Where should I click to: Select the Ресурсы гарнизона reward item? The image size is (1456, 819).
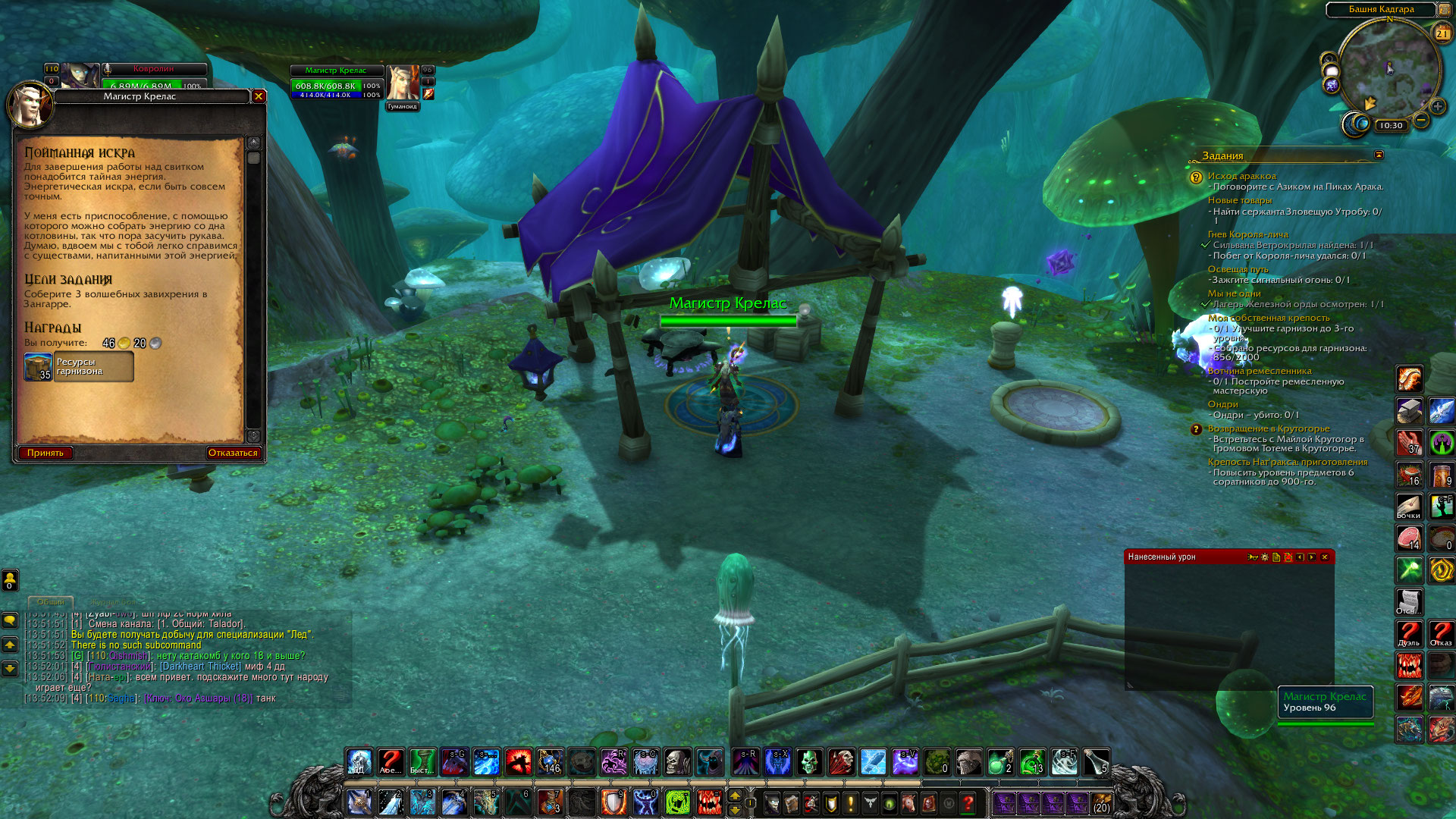point(79,367)
